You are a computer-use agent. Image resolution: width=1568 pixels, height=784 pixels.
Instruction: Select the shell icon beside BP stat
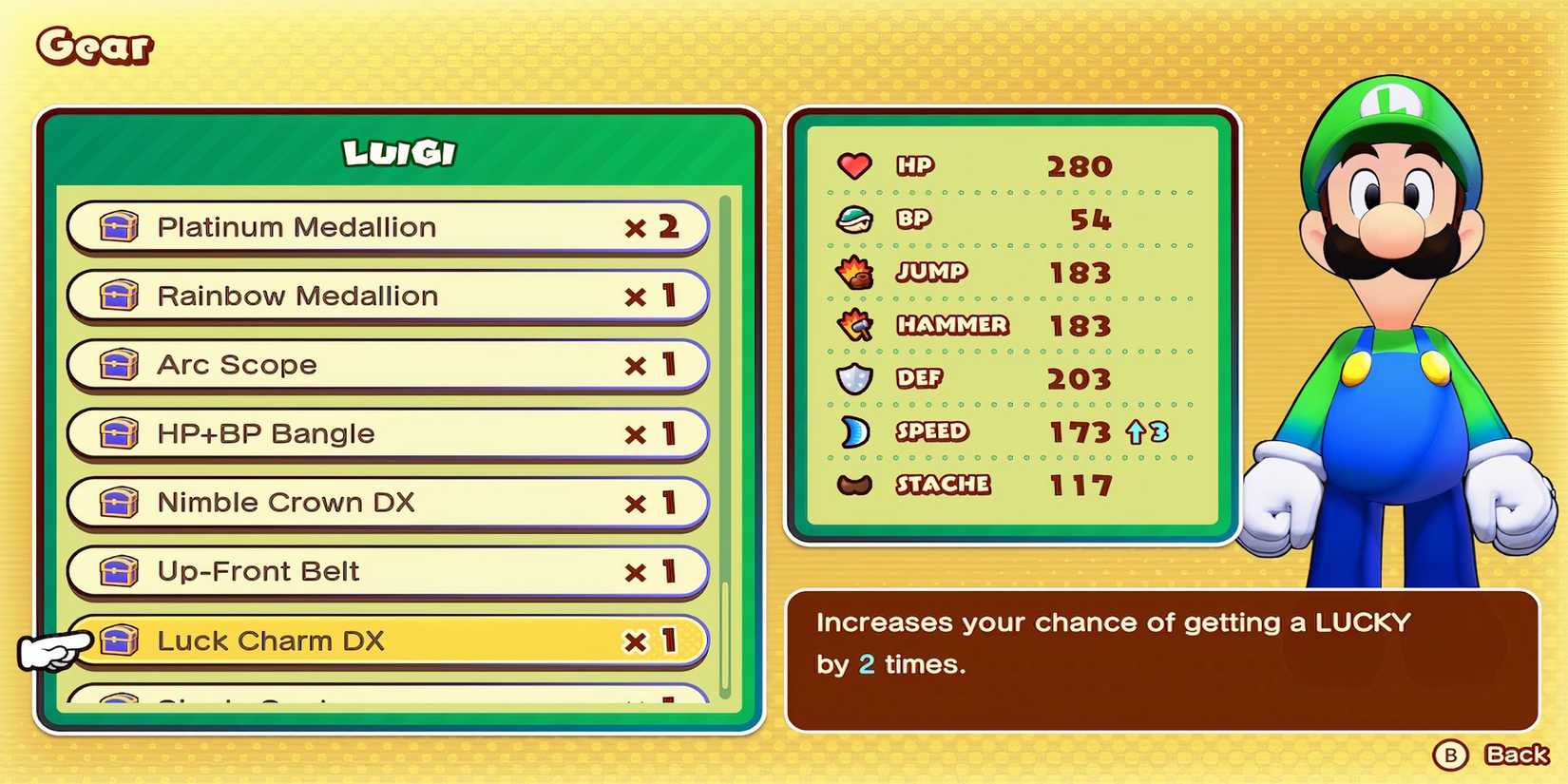(853, 219)
